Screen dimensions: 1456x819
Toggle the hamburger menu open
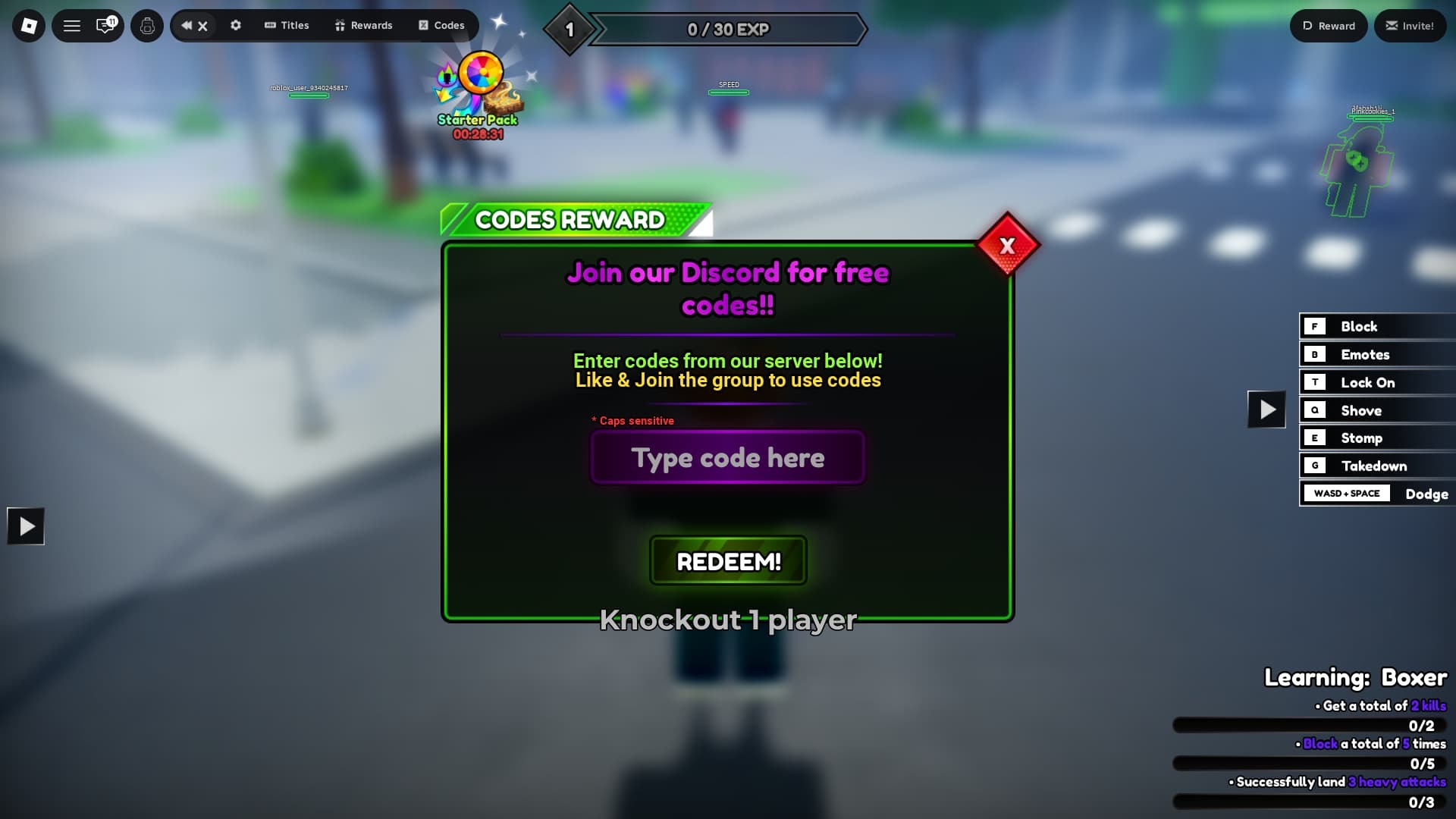(x=73, y=25)
